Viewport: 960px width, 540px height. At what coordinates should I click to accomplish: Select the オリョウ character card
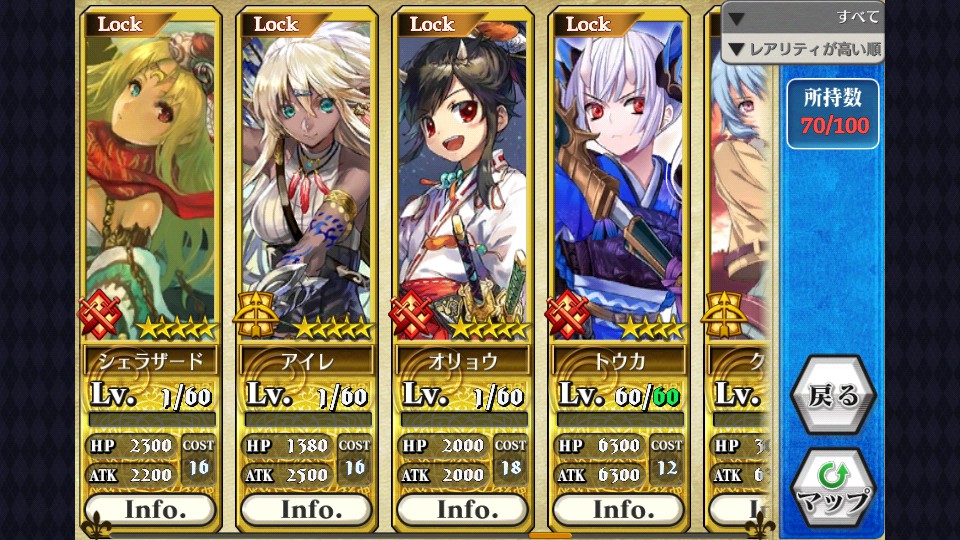click(462, 180)
